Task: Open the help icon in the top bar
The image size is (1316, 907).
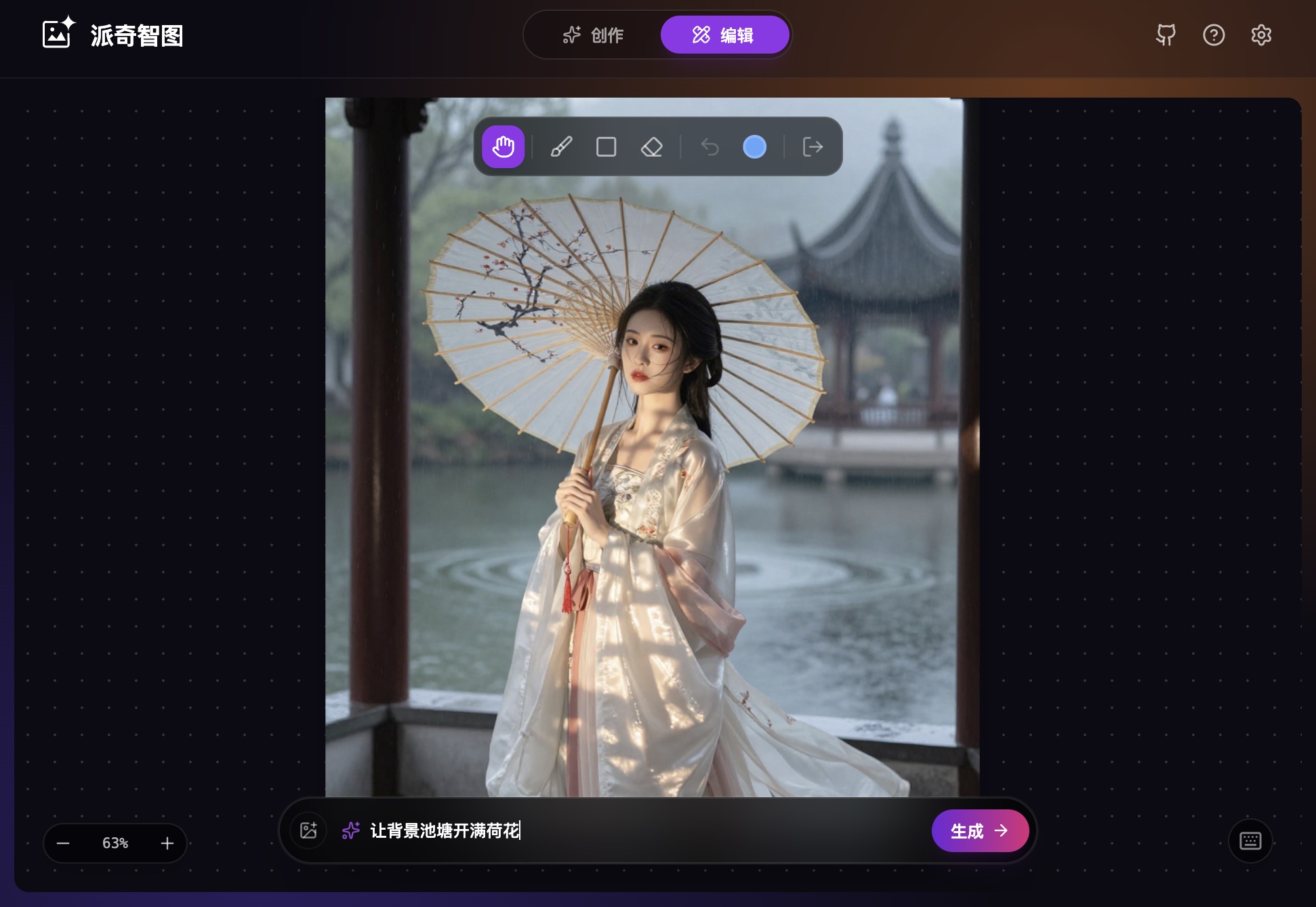Action: coord(1214,35)
